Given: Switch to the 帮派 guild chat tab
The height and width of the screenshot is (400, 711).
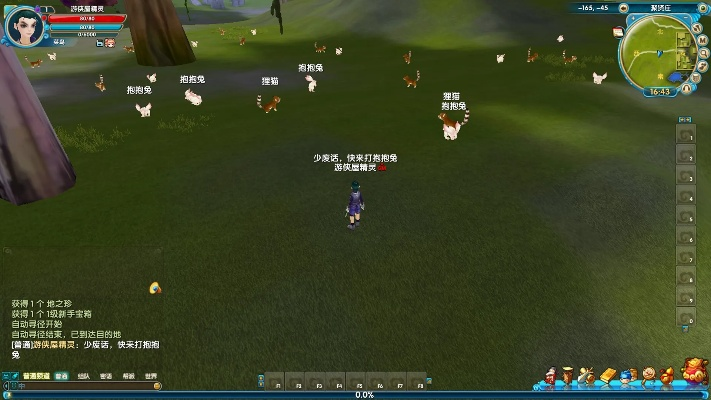Looking at the screenshot, I should coord(128,377).
